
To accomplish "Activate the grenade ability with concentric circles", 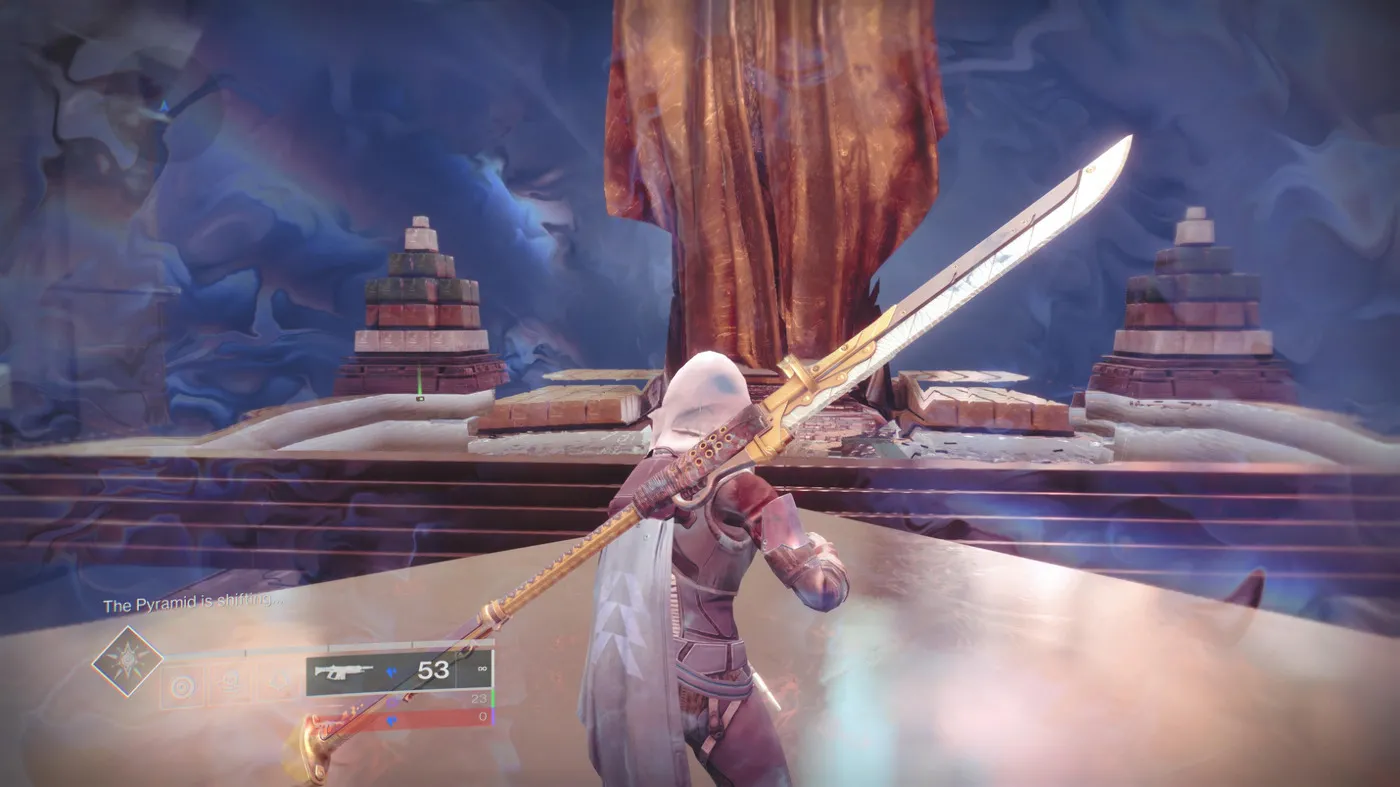I will (181, 688).
